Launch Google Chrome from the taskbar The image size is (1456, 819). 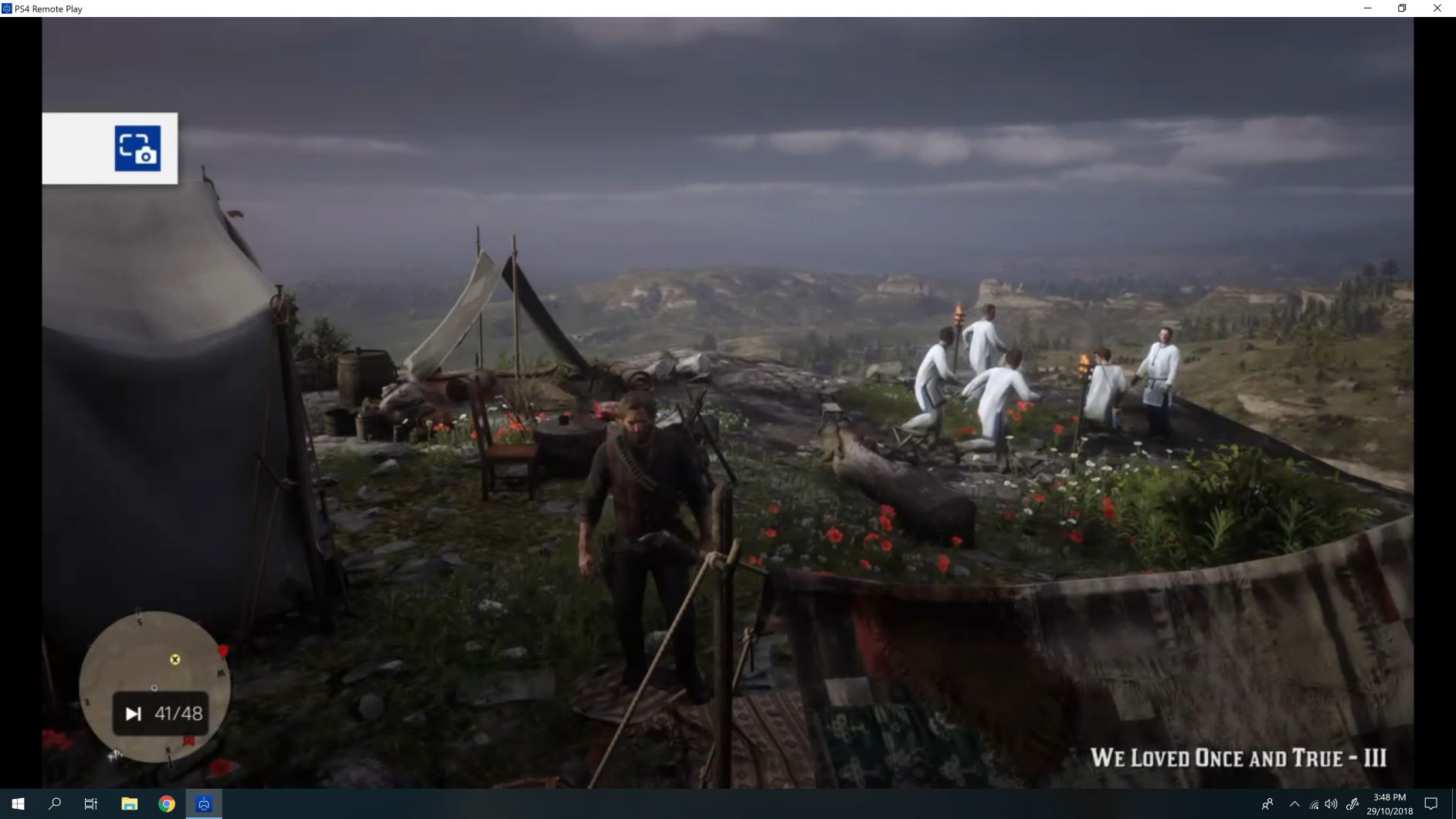coord(166,804)
